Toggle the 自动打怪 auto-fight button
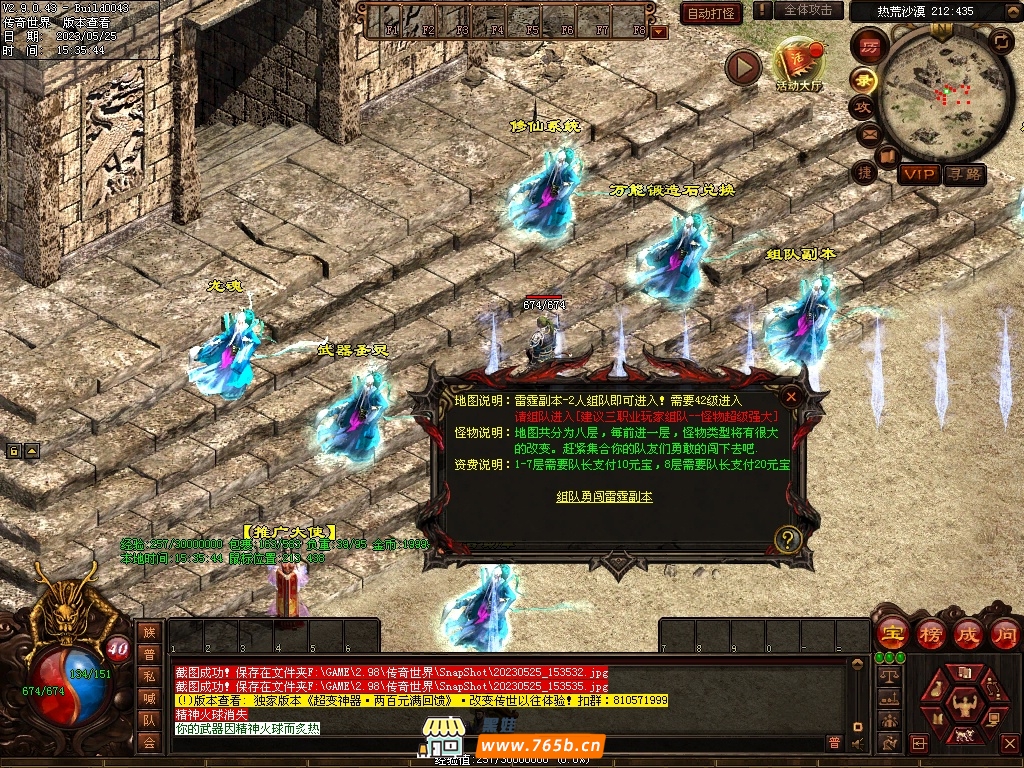This screenshot has width=1024, height=768. pos(711,13)
